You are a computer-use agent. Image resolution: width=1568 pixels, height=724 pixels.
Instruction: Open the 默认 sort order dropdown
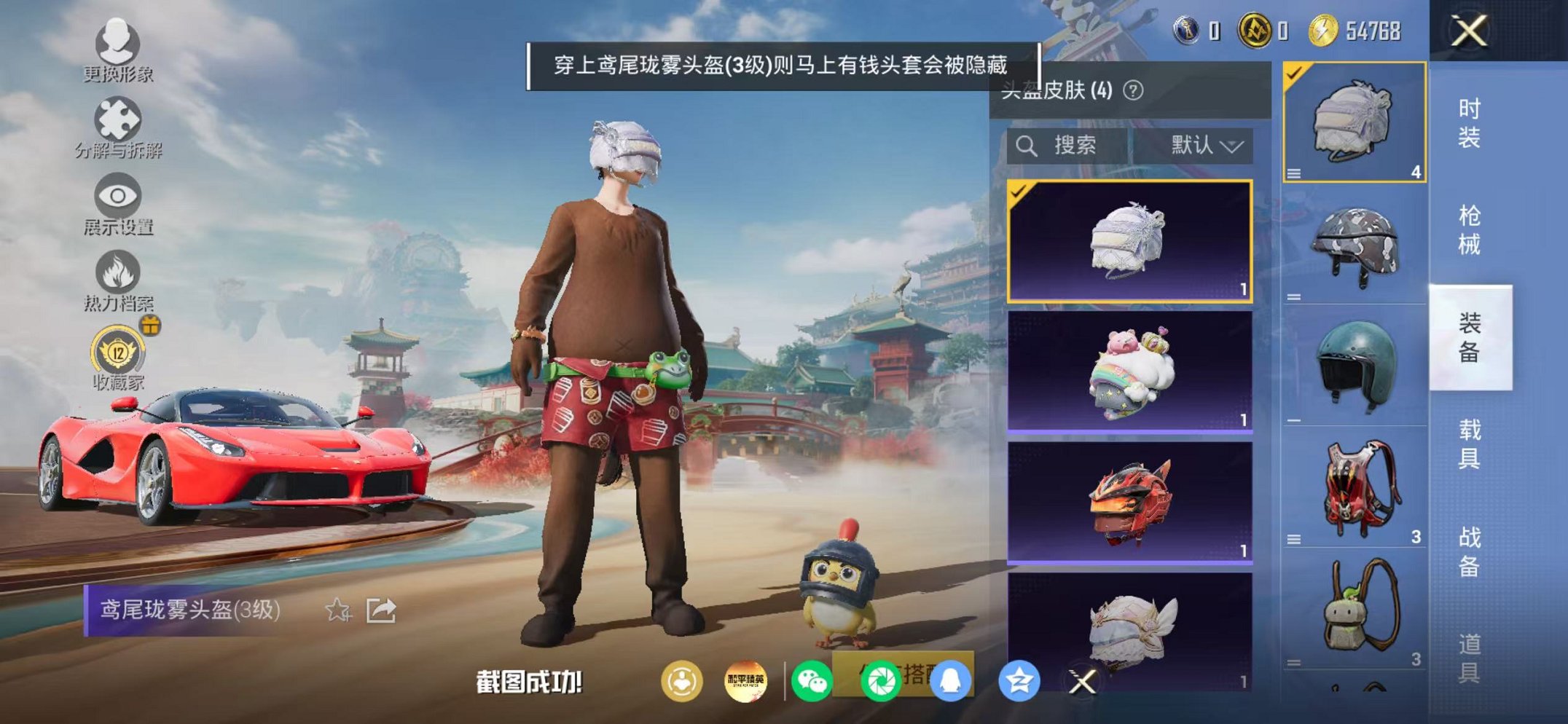tap(1204, 144)
